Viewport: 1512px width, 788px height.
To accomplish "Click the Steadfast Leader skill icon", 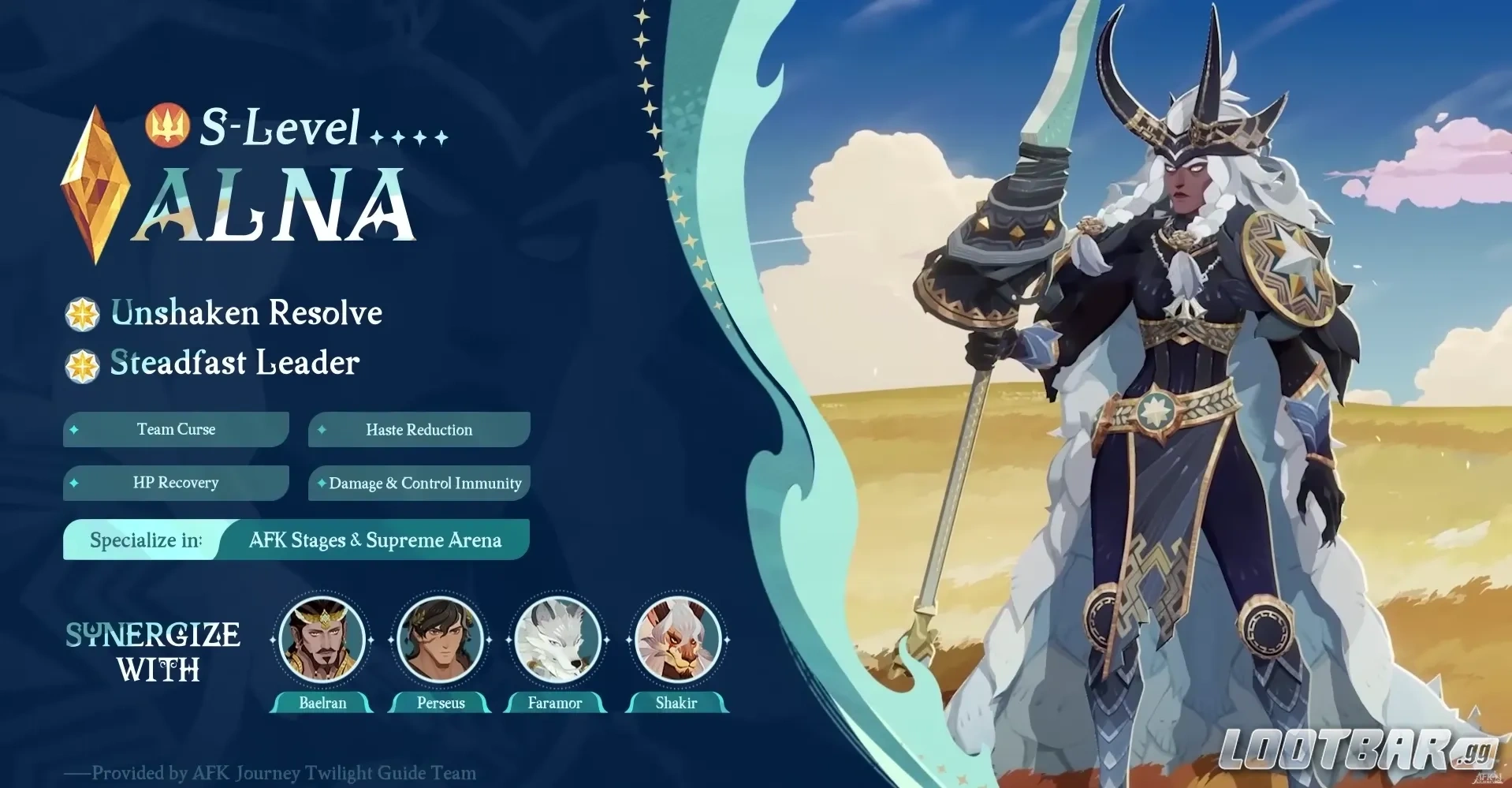I will (82, 365).
